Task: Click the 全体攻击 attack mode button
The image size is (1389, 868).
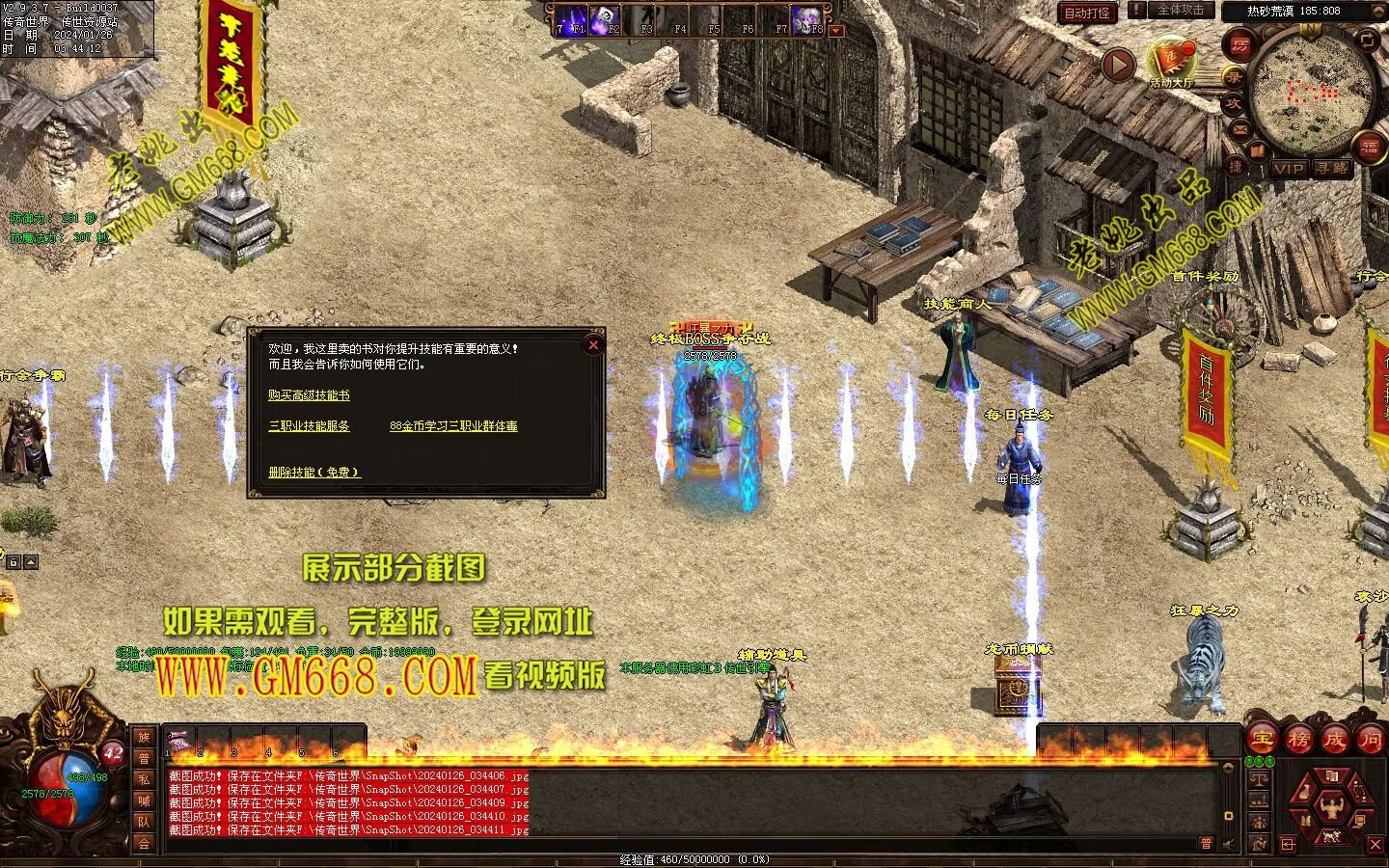Action: 1181,11
